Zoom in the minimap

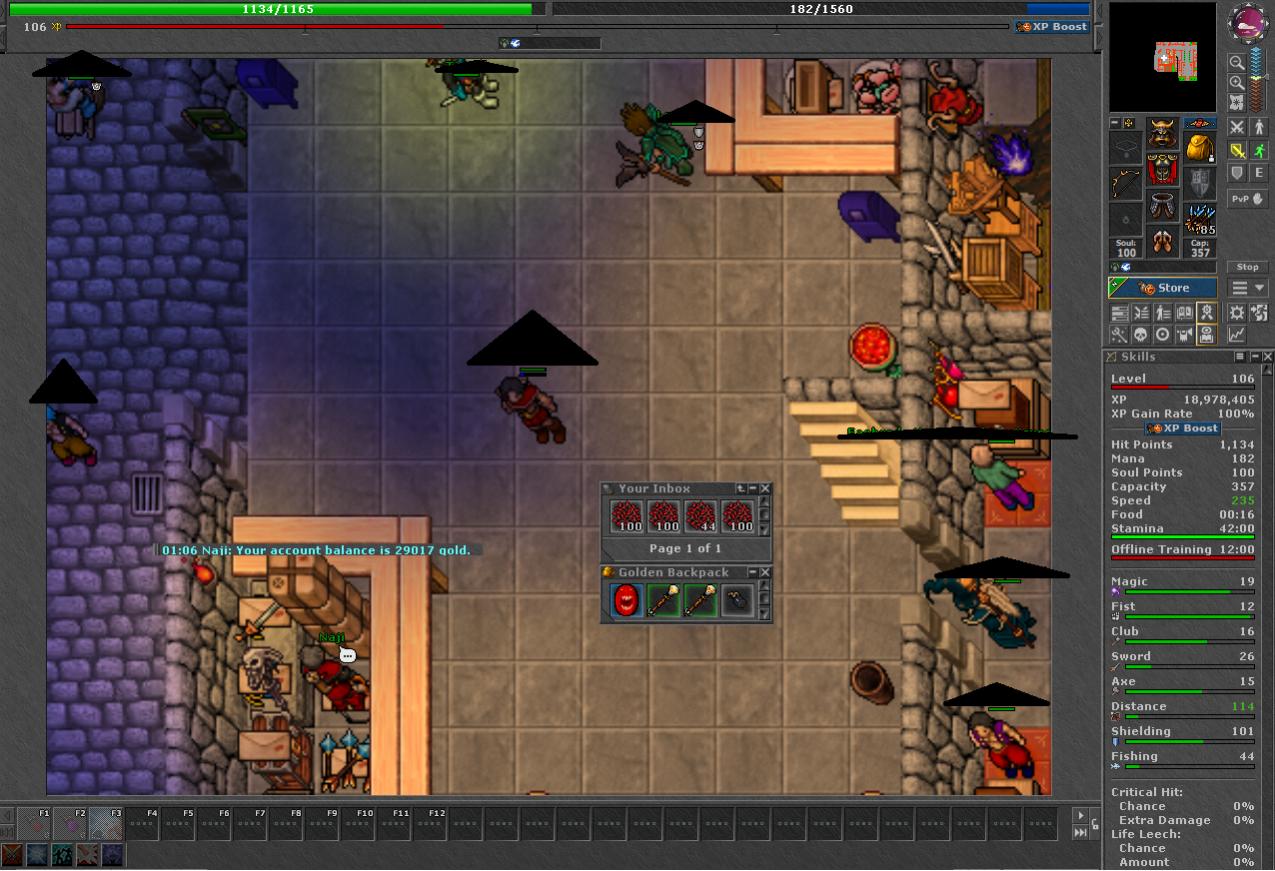[x=1237, y=83]
